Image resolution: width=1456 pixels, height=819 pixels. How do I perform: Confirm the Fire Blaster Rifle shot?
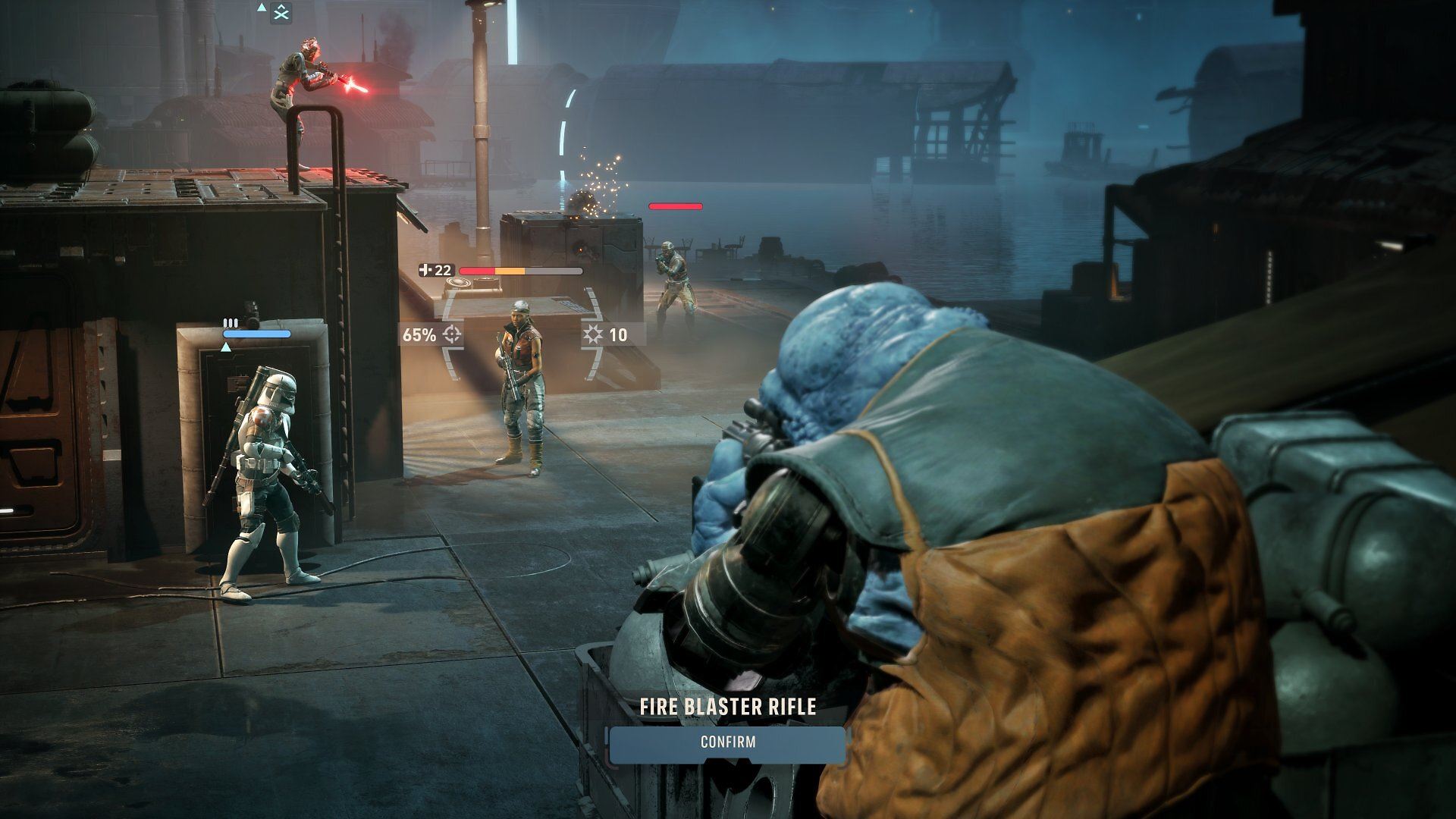[x=727, y=742]
